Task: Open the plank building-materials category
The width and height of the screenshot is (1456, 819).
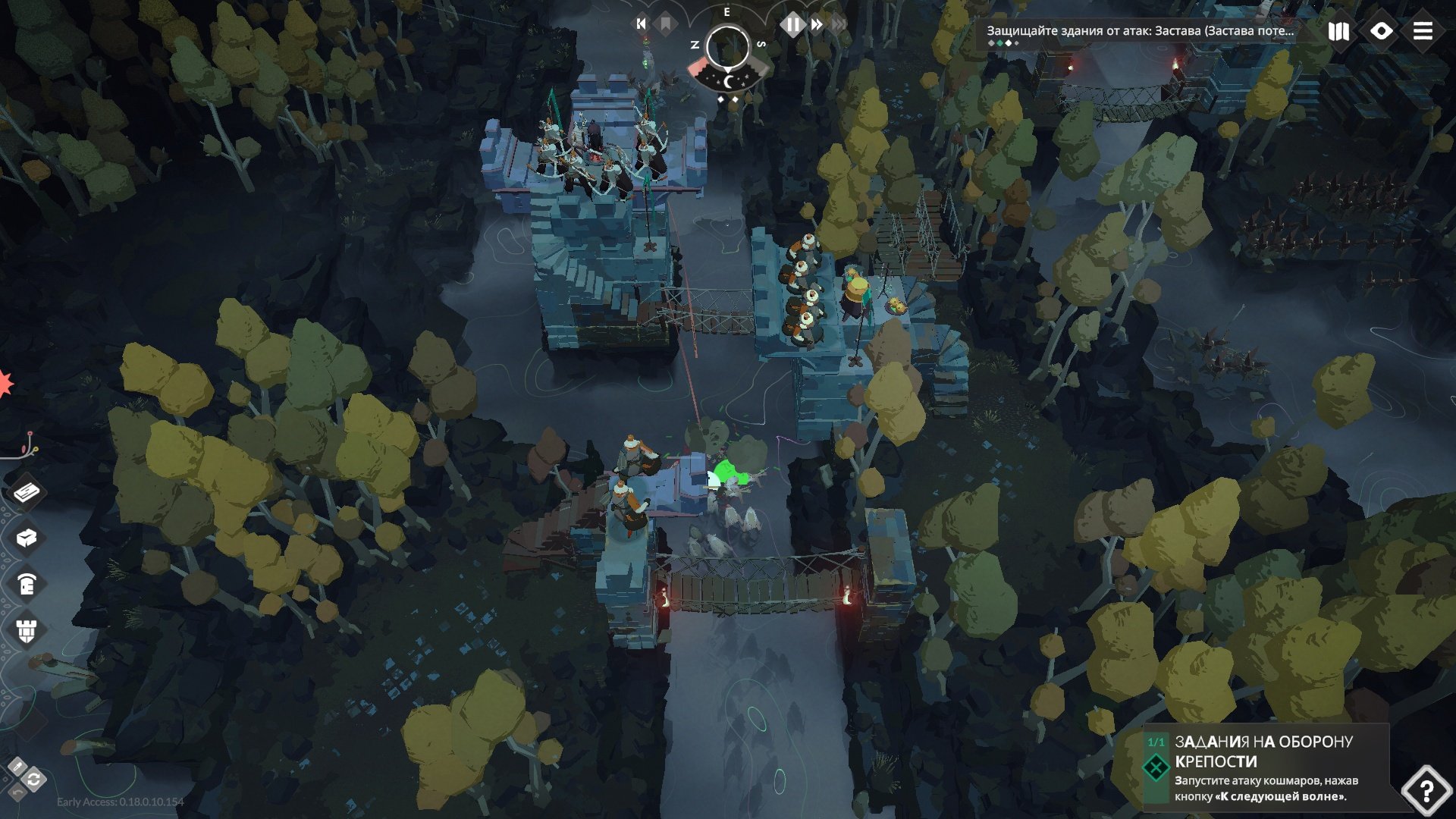Action: tap(27, 492)
